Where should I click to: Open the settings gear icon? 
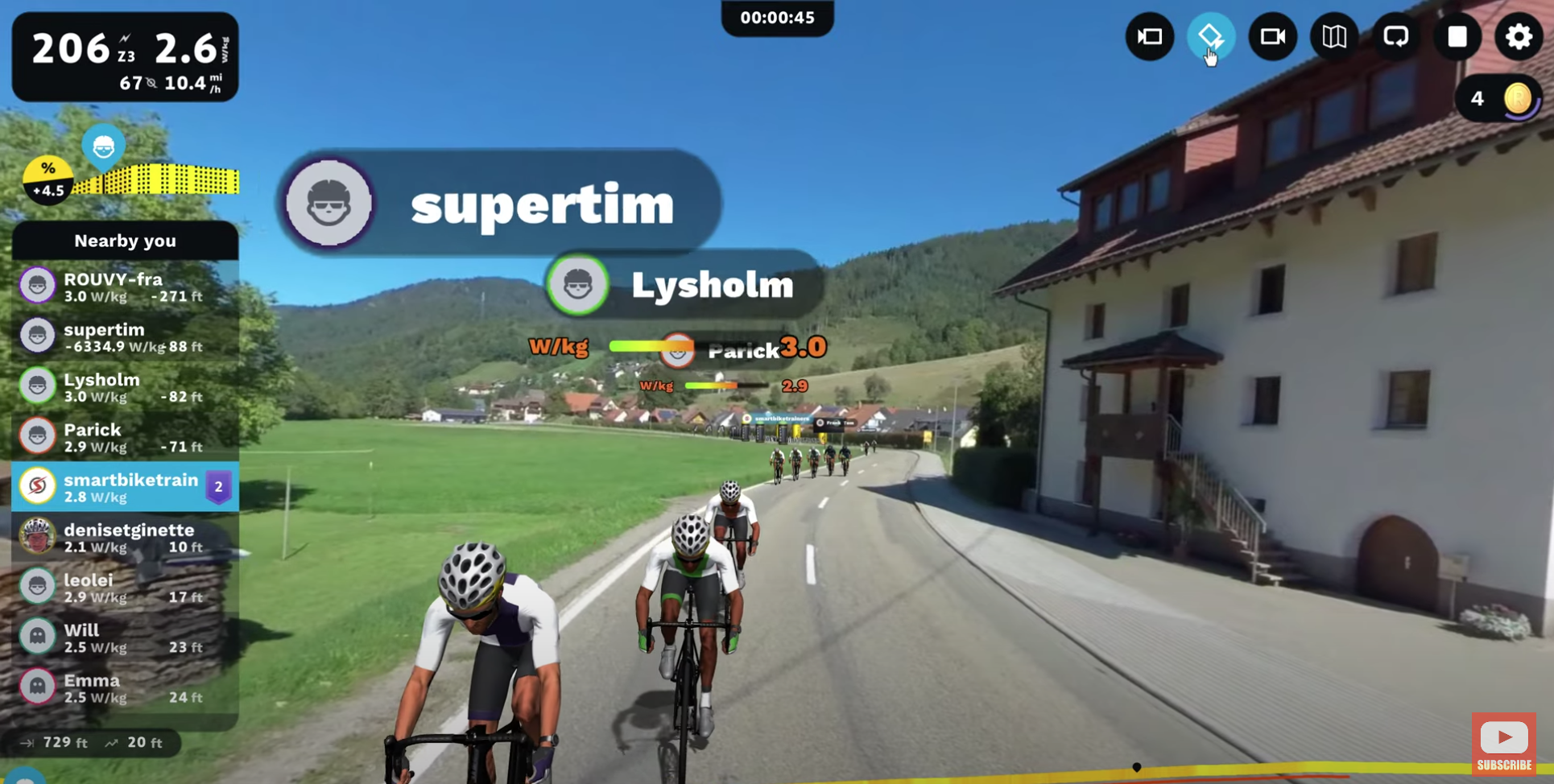[1518, 37]
